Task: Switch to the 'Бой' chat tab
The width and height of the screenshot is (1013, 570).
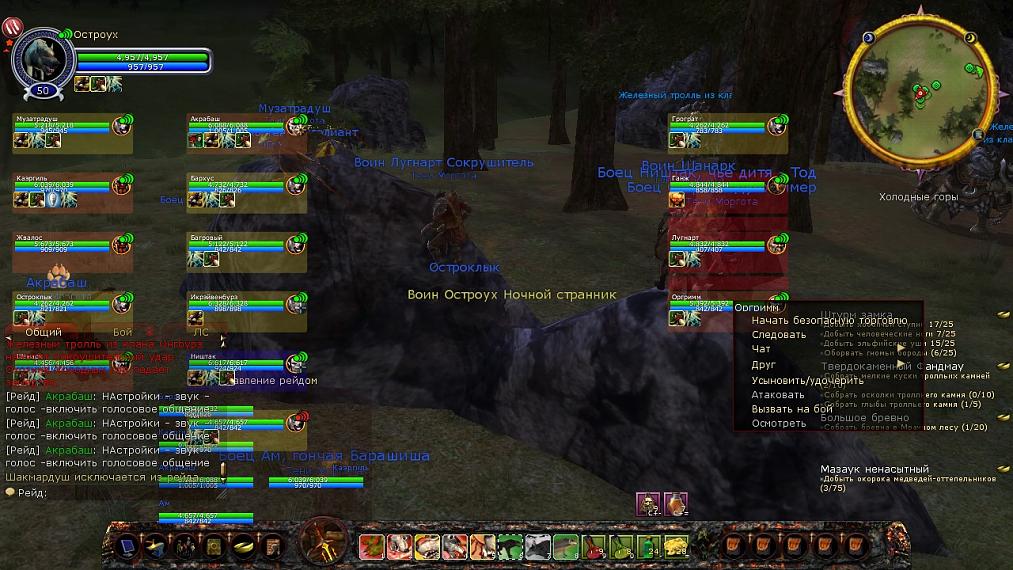Action: point(122,331)
